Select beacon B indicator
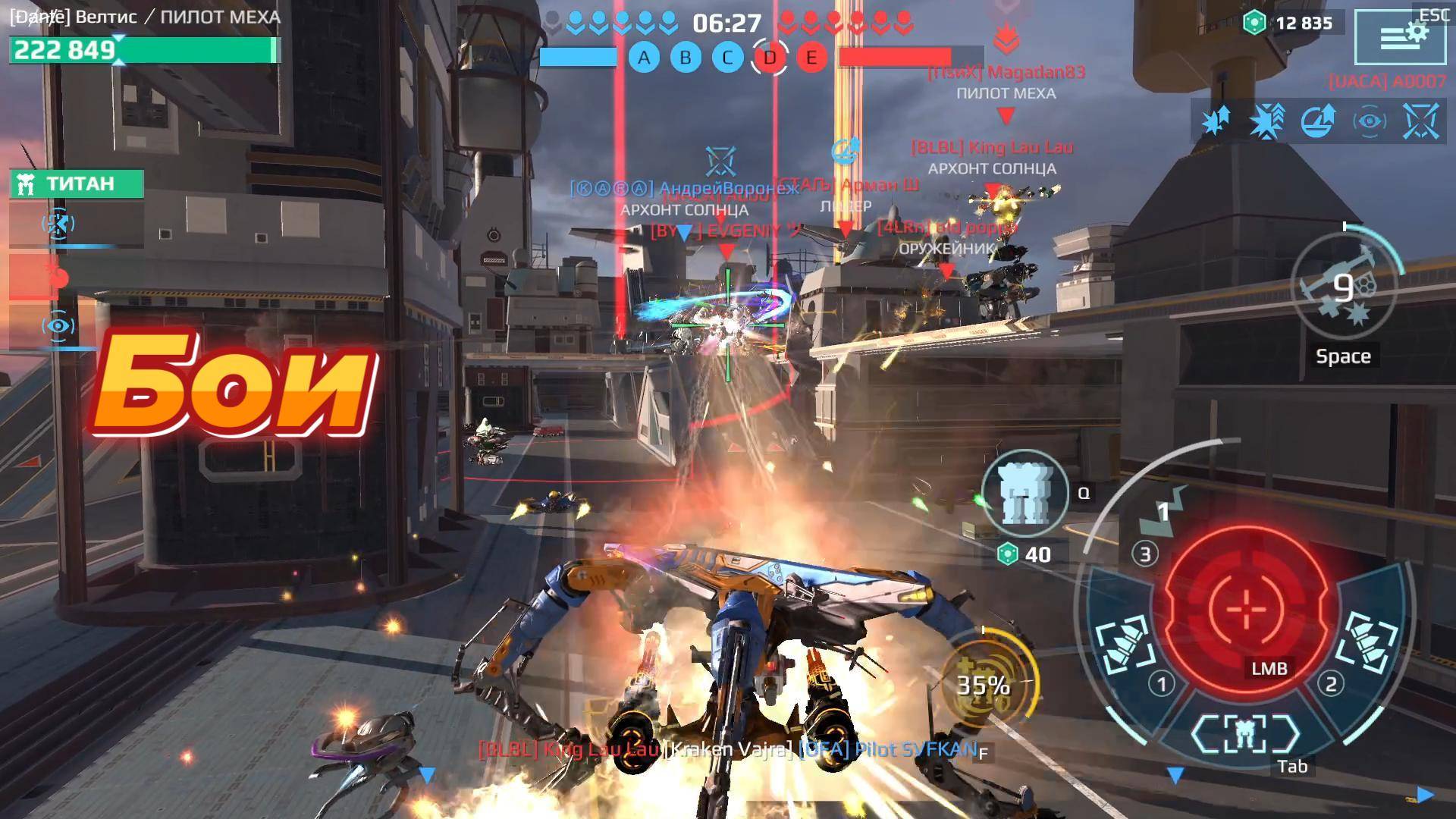Image resolution: width=1456 pixels, height=819 pixels. tap(686, 58)
